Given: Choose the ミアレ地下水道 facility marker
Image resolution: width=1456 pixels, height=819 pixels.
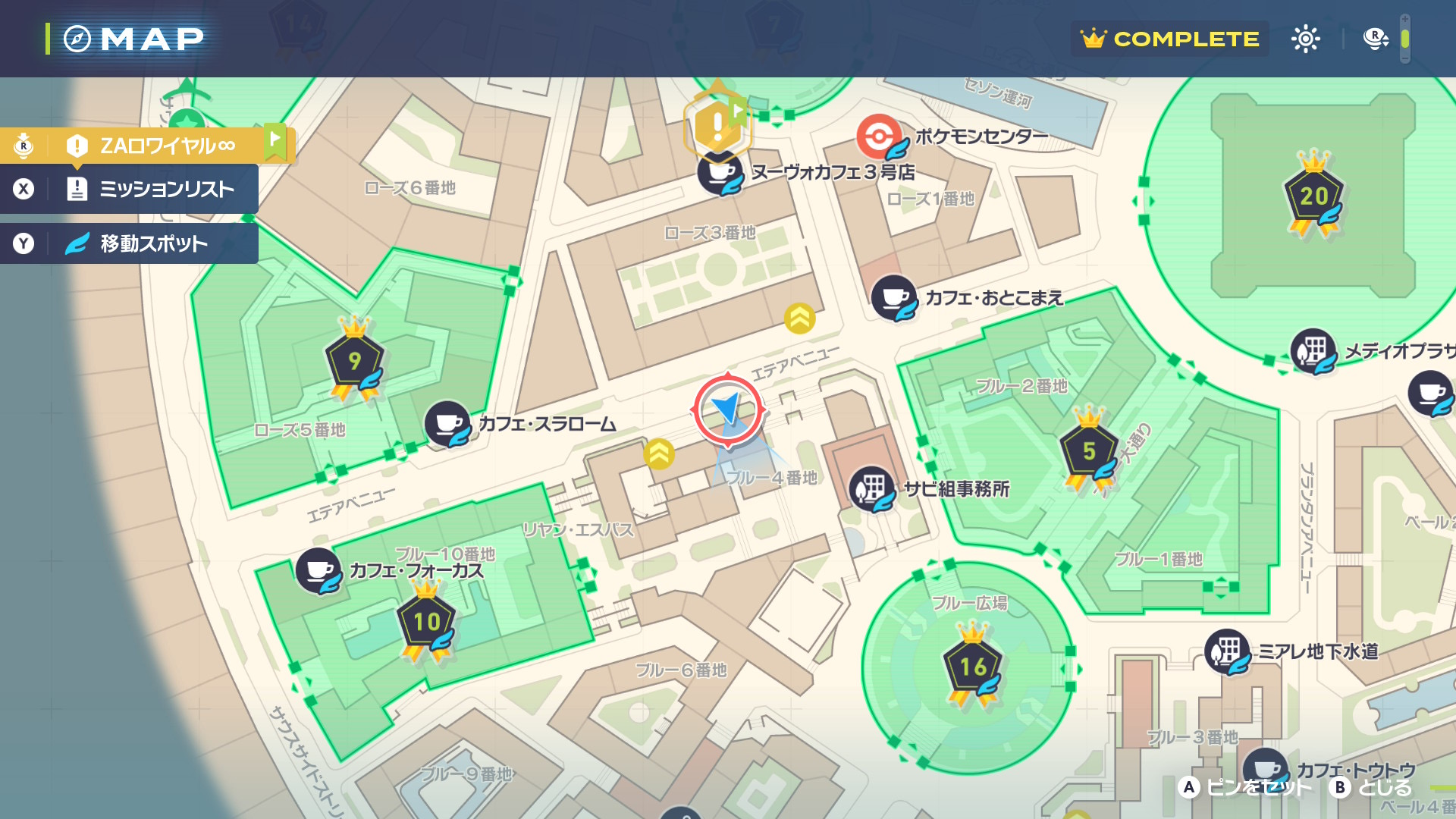Looking at the screenshot, I should [x=1227, y=651].
